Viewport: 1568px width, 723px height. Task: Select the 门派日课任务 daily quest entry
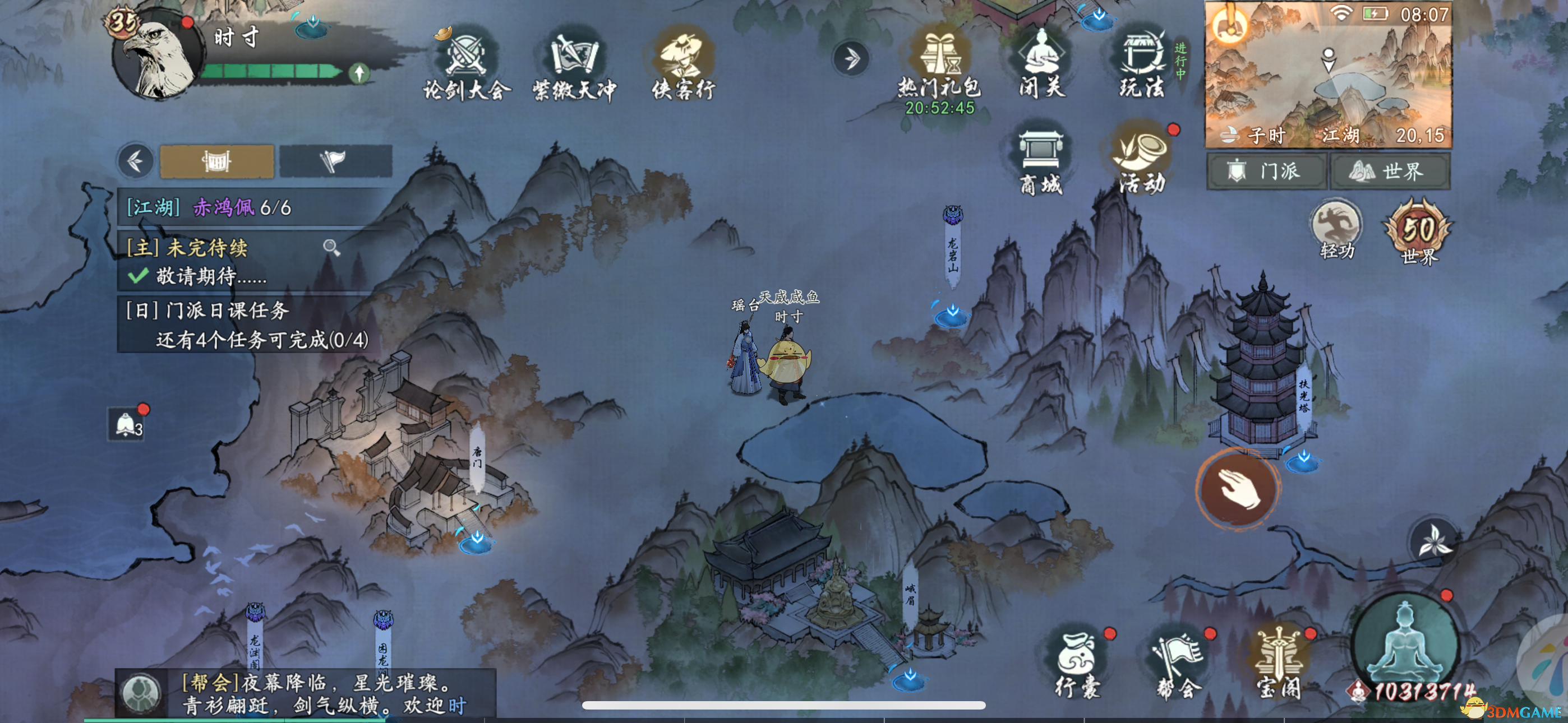[x=247, y=325]
